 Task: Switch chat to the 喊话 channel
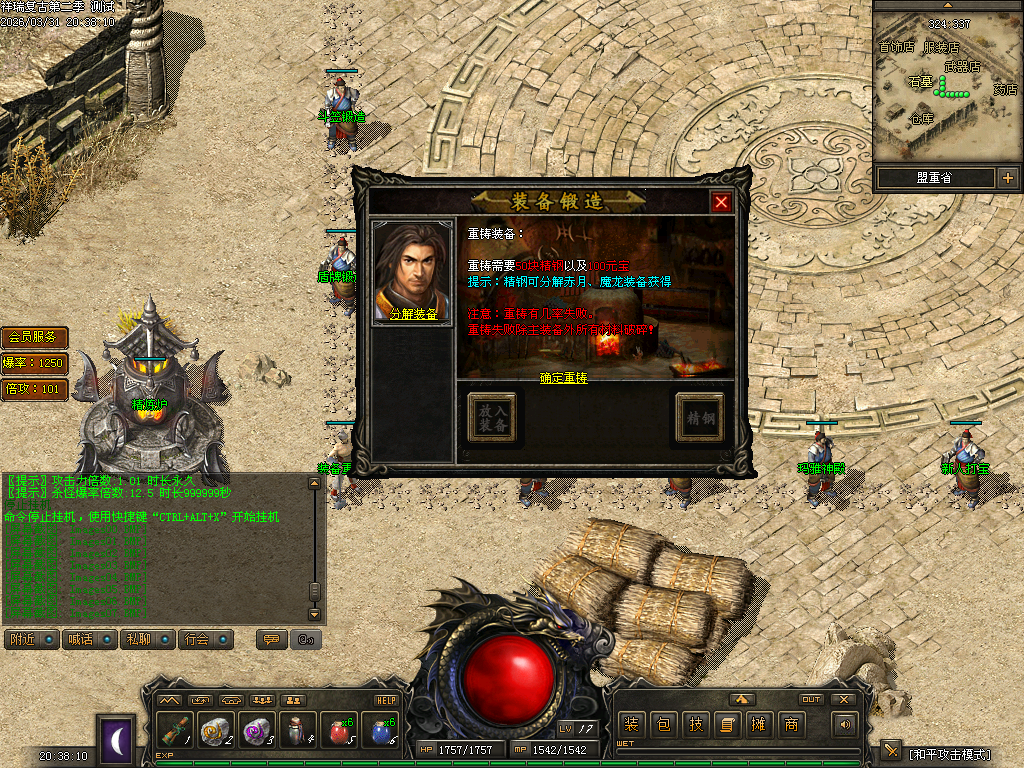pos(88,639)
